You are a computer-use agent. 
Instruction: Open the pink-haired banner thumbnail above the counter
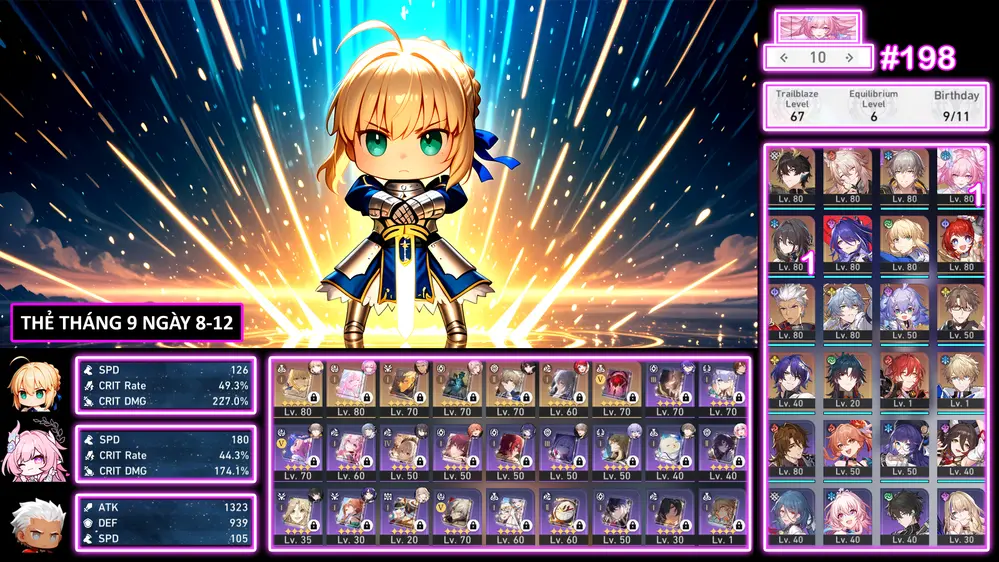(818, 26)
